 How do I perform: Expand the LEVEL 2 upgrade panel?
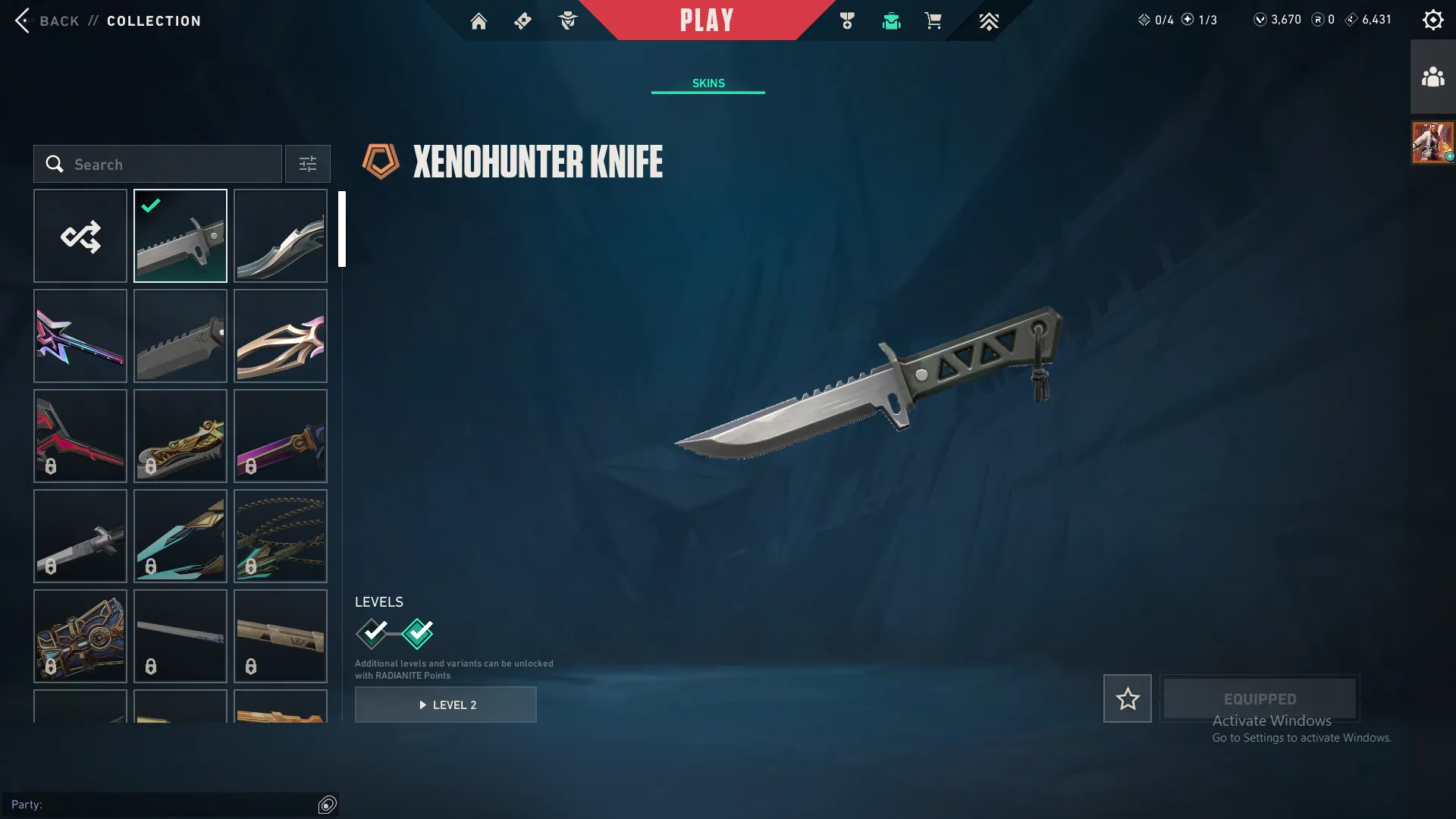pos(446,704)
